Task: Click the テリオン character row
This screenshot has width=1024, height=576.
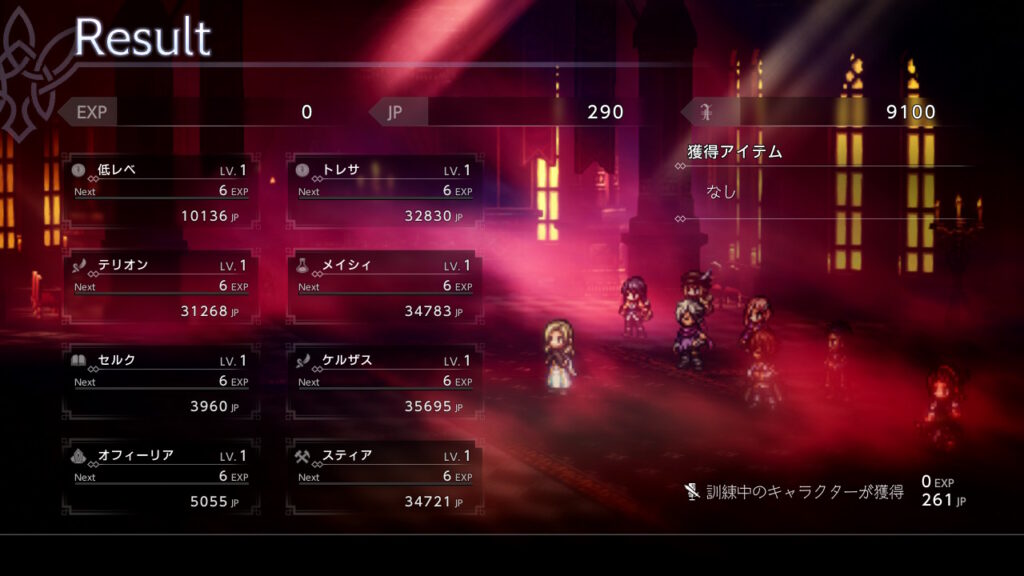Action: point(161,287)
